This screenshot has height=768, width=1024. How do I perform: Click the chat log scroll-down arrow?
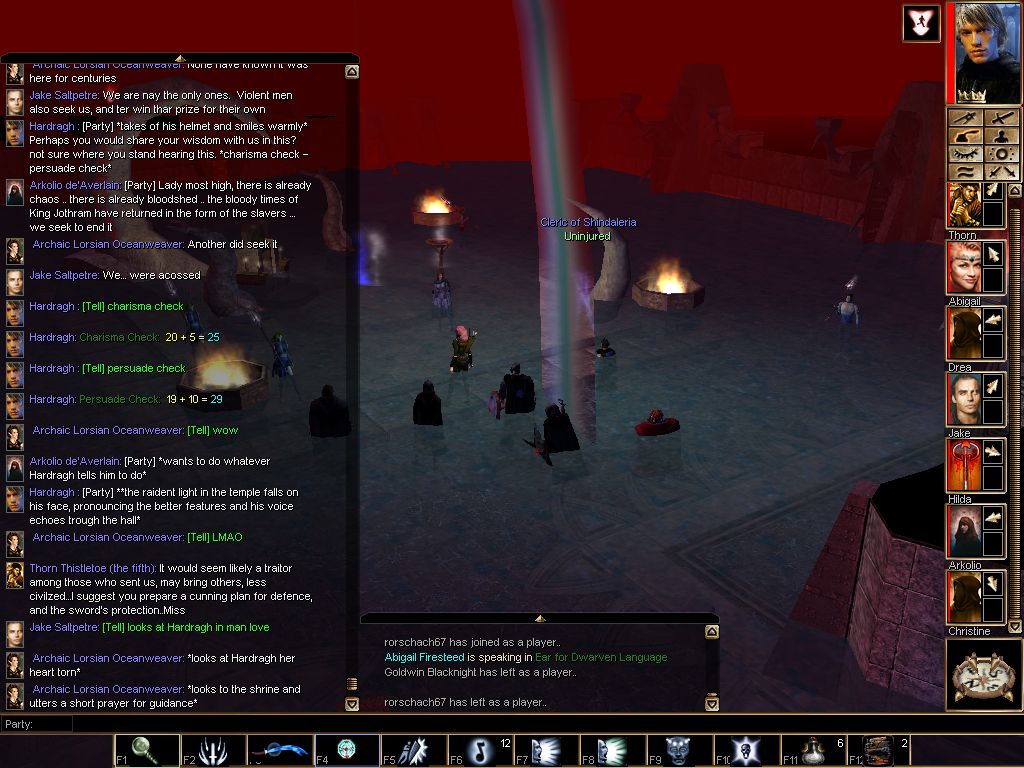352,704
